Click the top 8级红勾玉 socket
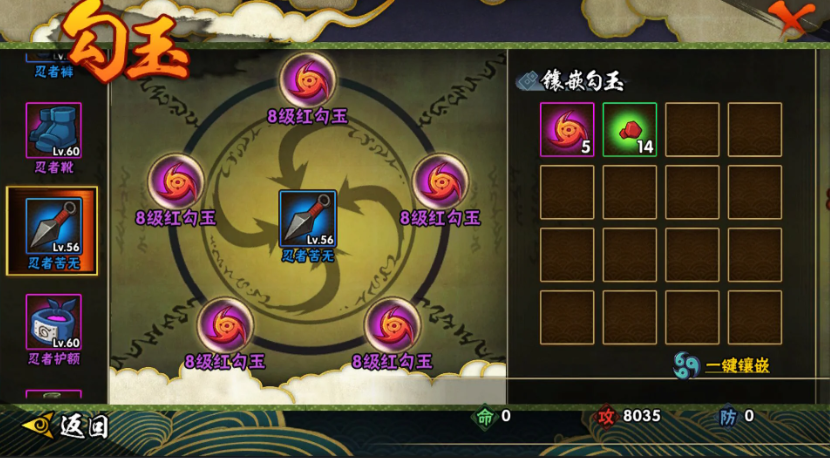This screenshot has width=830, height=458. pyautogui.click(x=307, y=80)
